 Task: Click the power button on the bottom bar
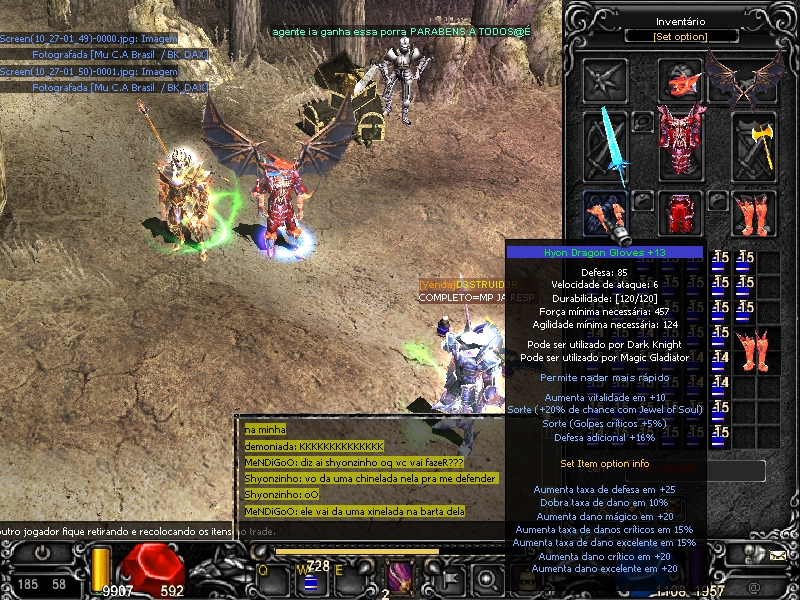coord(43,552)
